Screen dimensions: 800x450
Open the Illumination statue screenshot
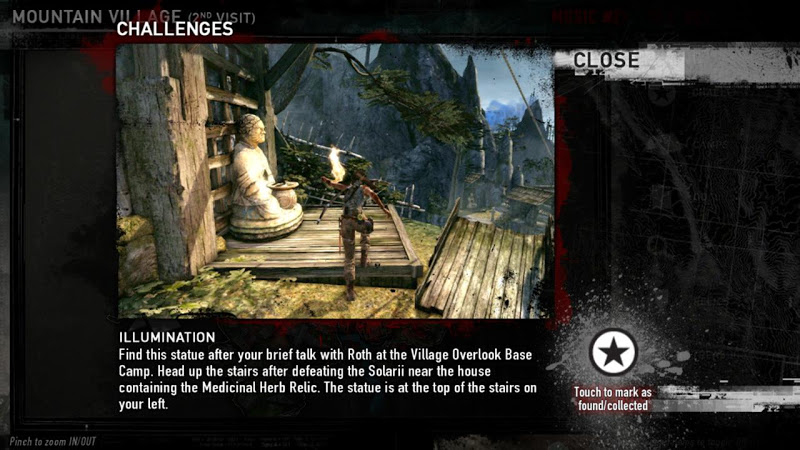coord(335,181)
